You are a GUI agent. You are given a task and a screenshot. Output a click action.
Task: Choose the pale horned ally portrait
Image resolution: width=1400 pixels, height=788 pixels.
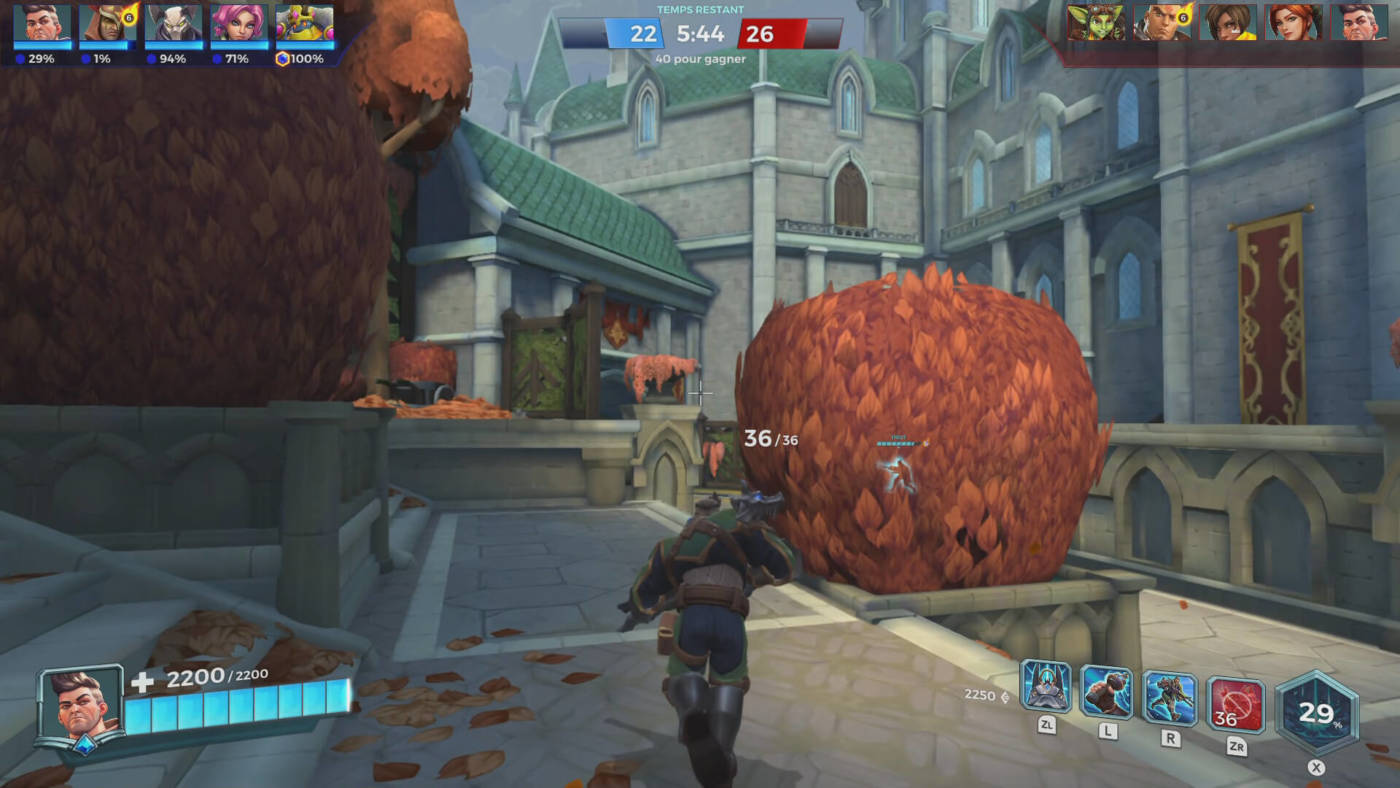coord(173,24)
